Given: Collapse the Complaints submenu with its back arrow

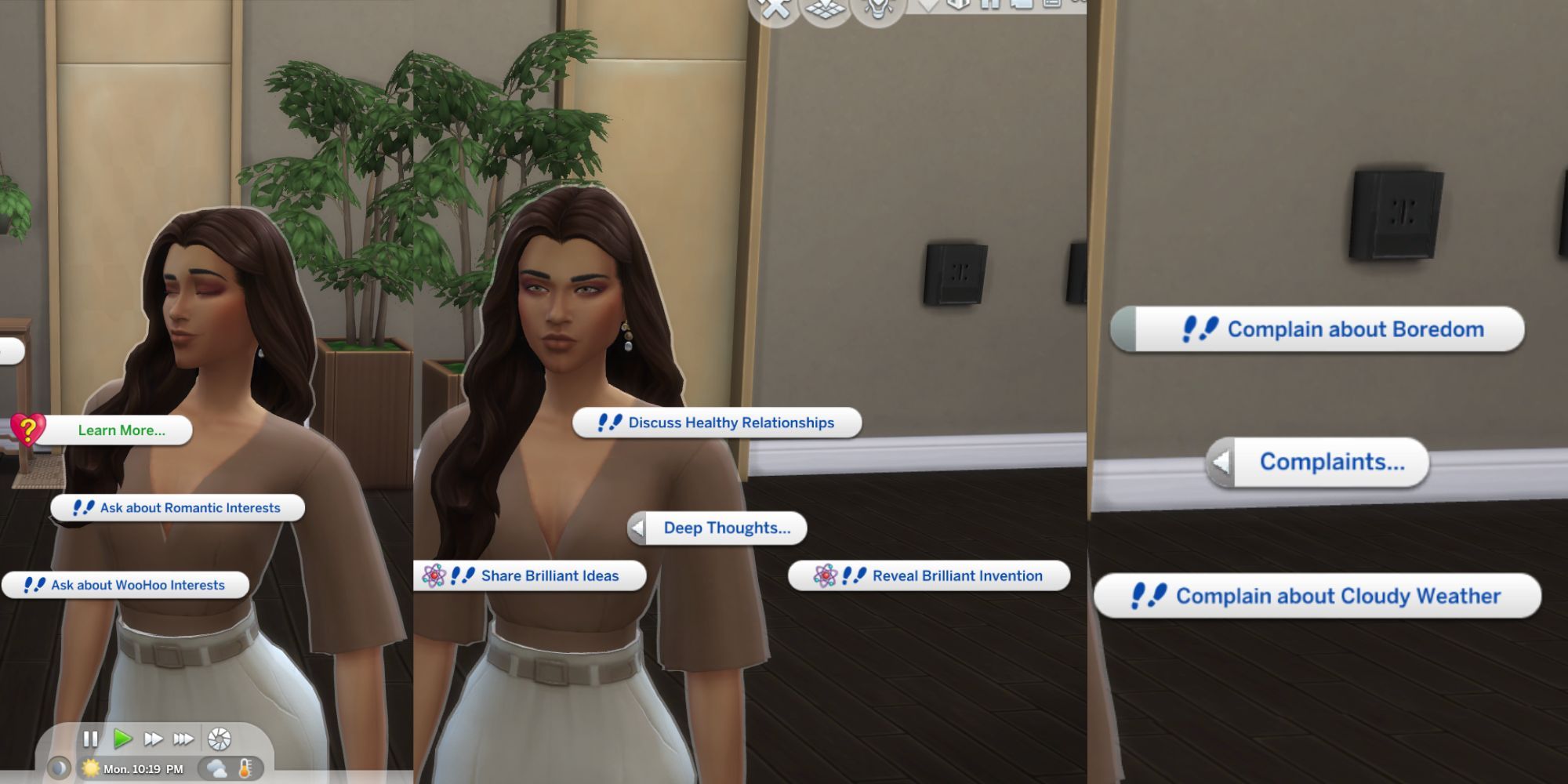Looking at the screenshot, I should point(1219,463).
